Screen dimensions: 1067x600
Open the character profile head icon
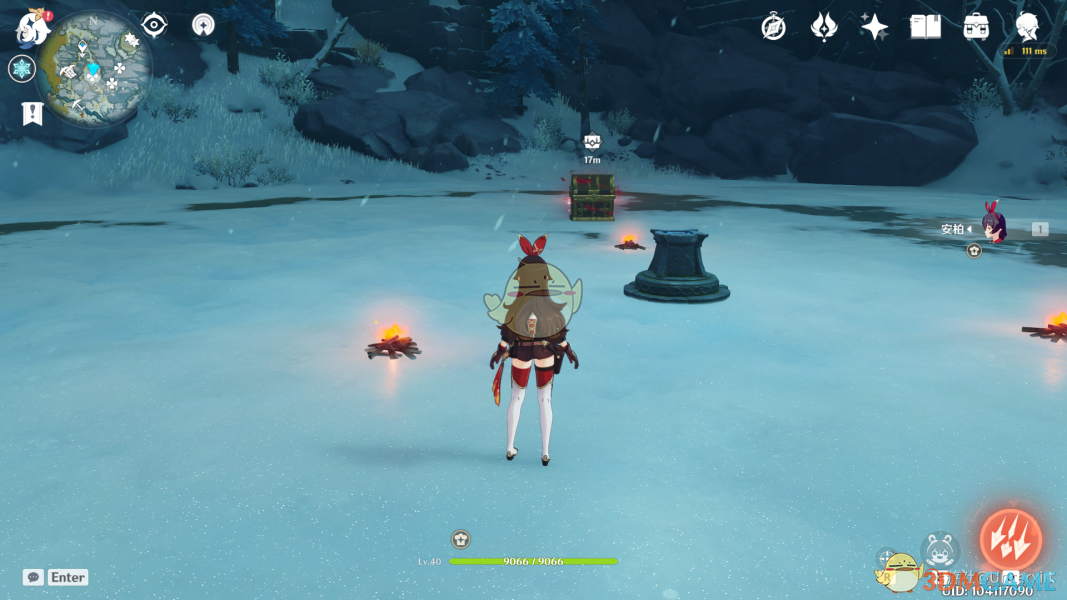click(x=1027, y=27)
